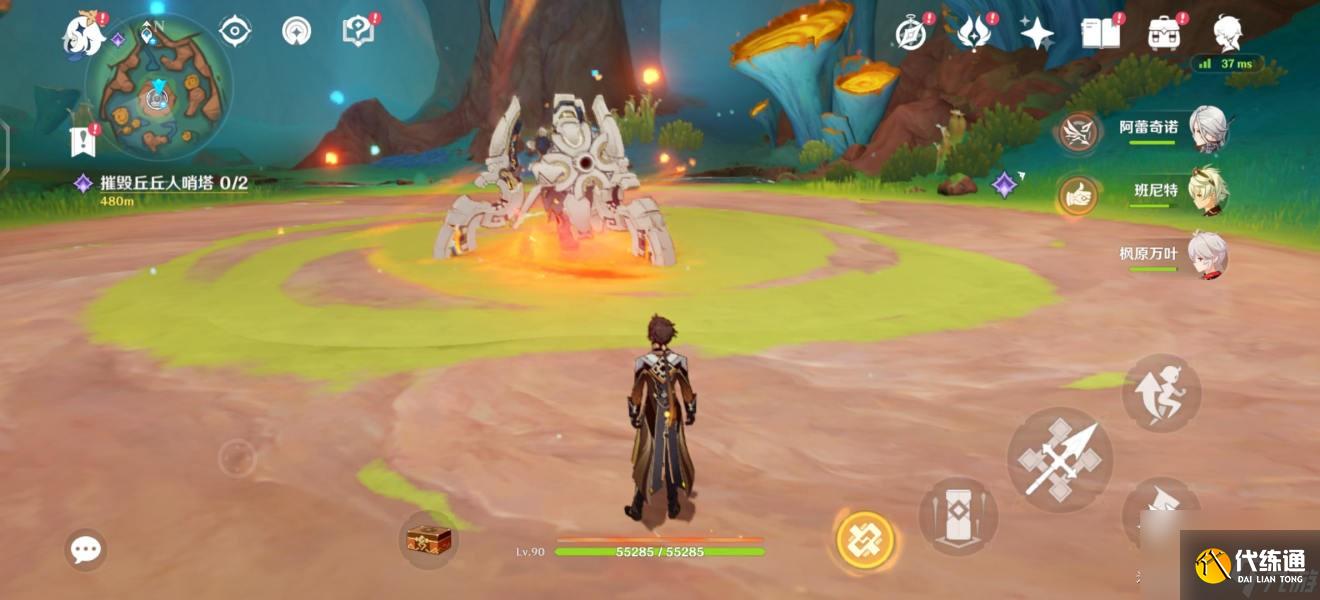This screenshot has width=1320, height=600.
Task: Select the quest tracker 摧毁丘丘人哨塔
Action: [x=173, y=183]
